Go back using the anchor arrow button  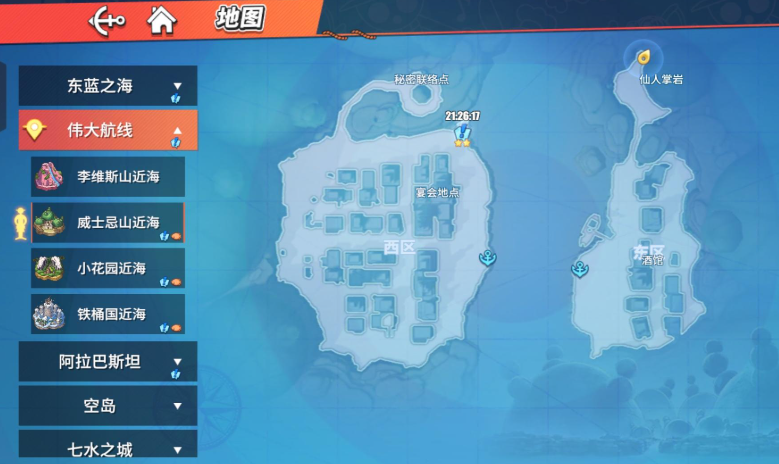tap(107, 19)
